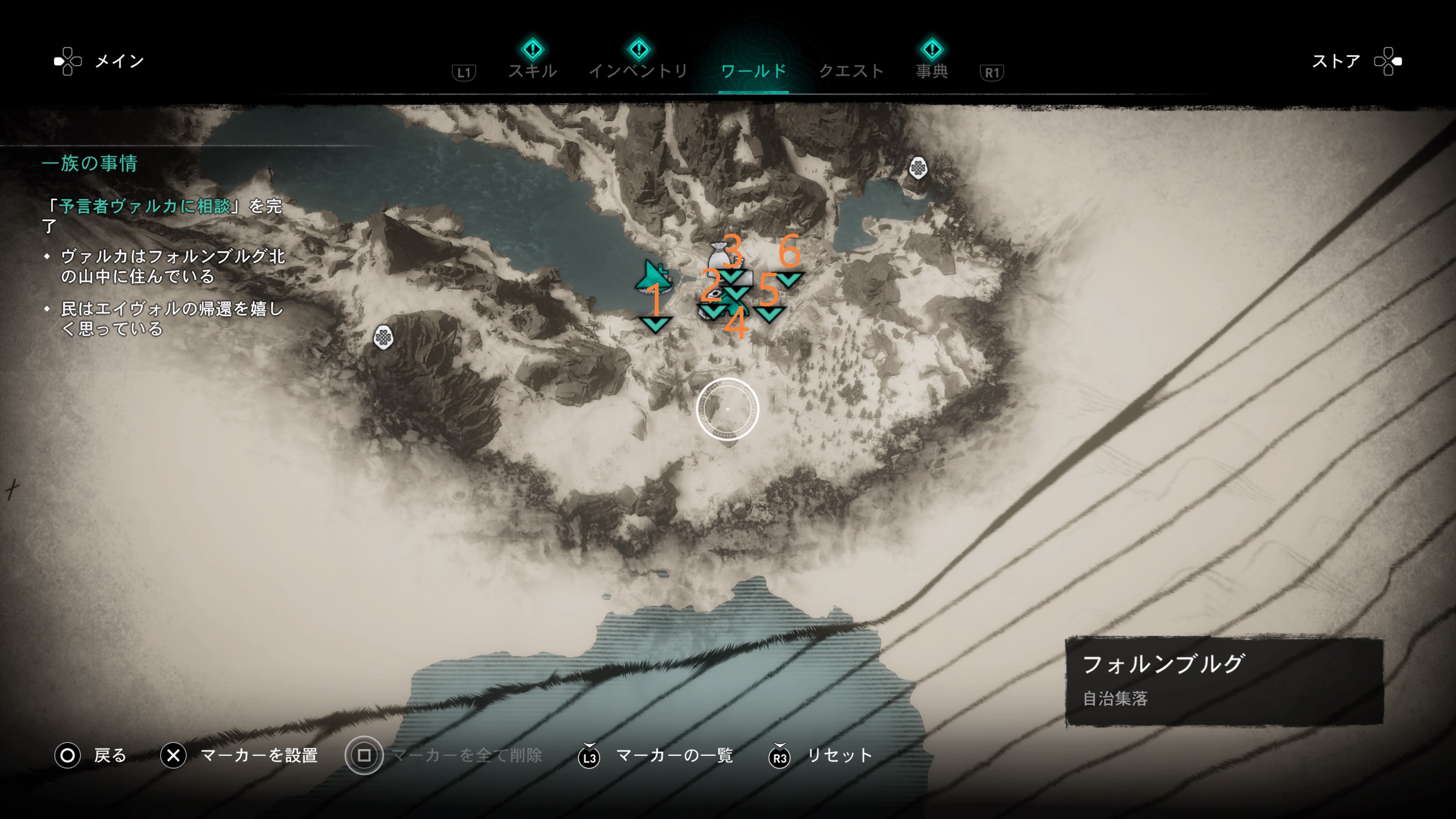Select the white knot marker by the small lake
Image resolution: width=1456 pixels, height=819 pixels.
pyautogui.click(x=917, y=168)
